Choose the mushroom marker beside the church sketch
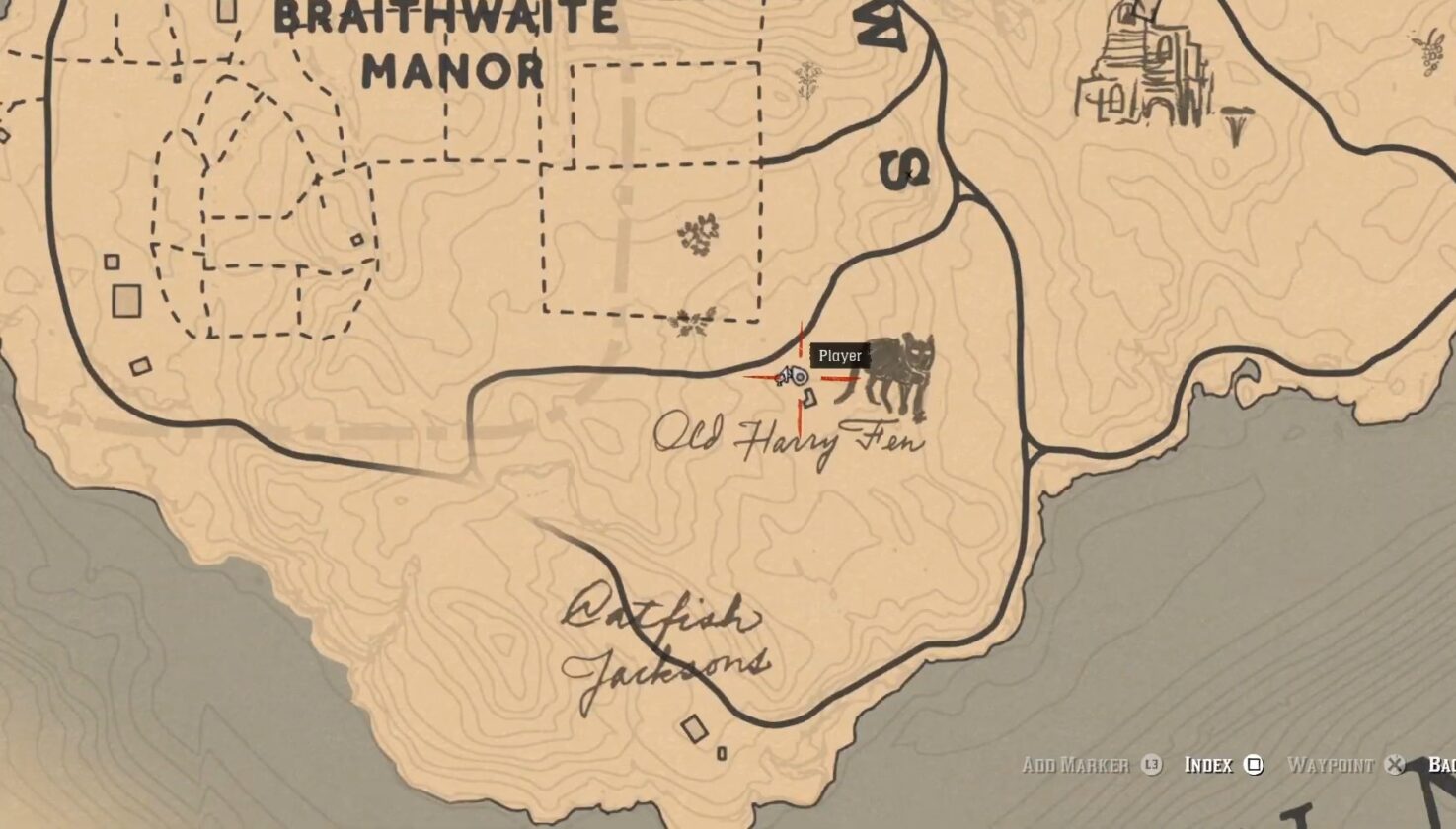 pos(1236,126)
